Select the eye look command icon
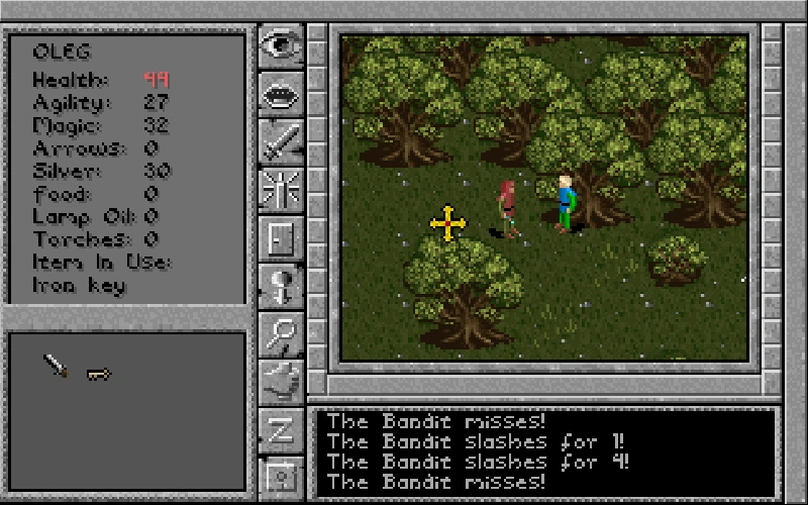This screenshot has height=505, width=808. (281, 46)
